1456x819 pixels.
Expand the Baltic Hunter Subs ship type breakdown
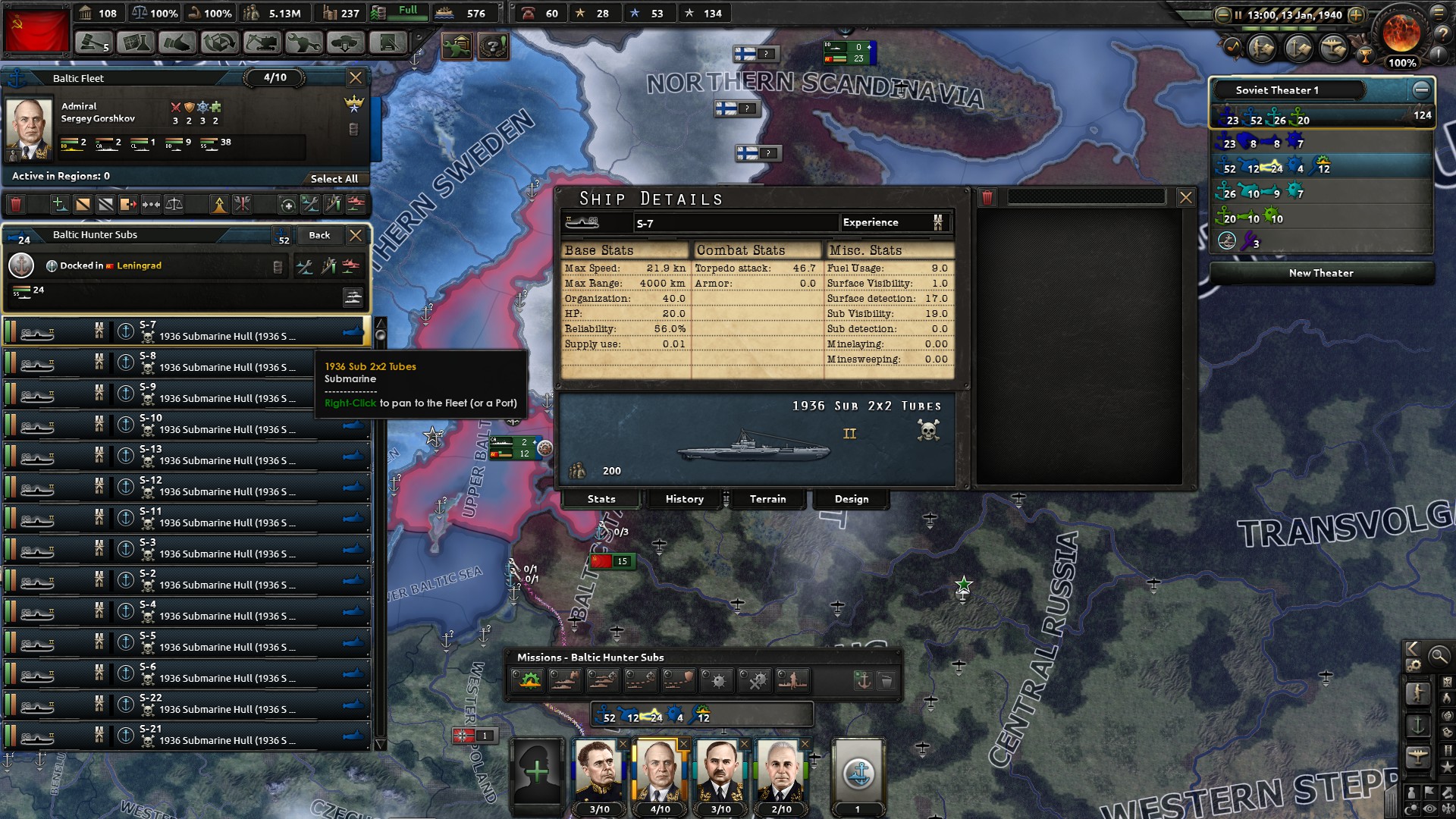tap(353, 297)
